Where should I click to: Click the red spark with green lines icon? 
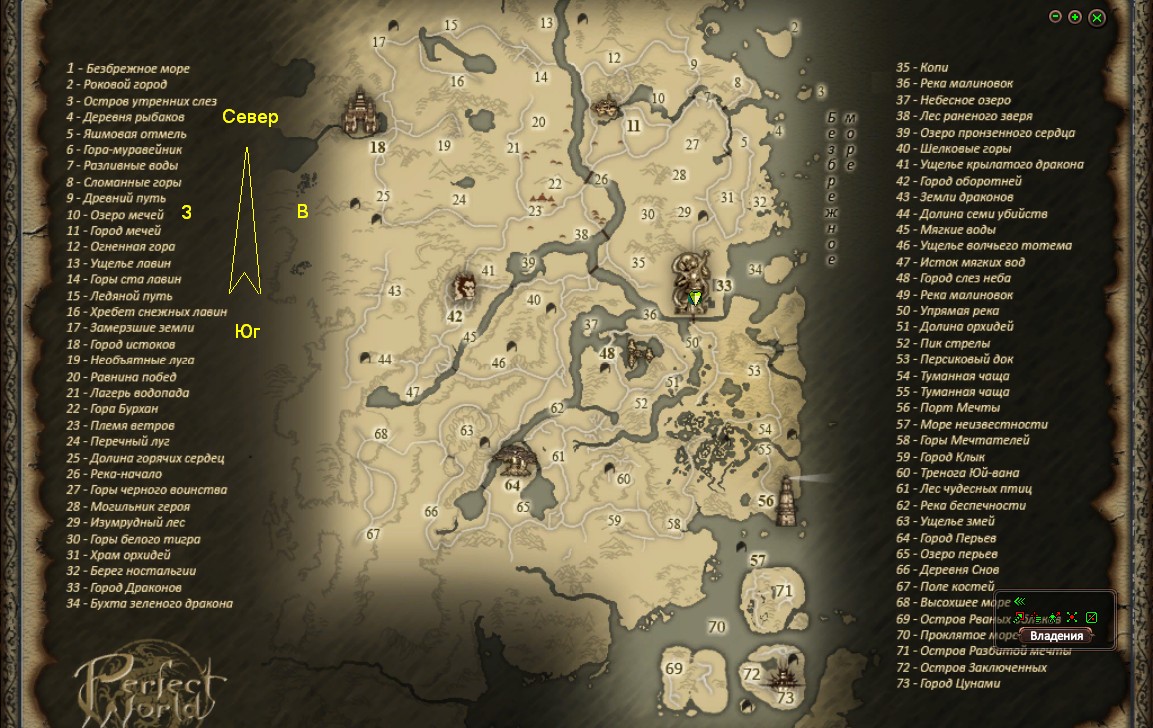click(1036, 617)
